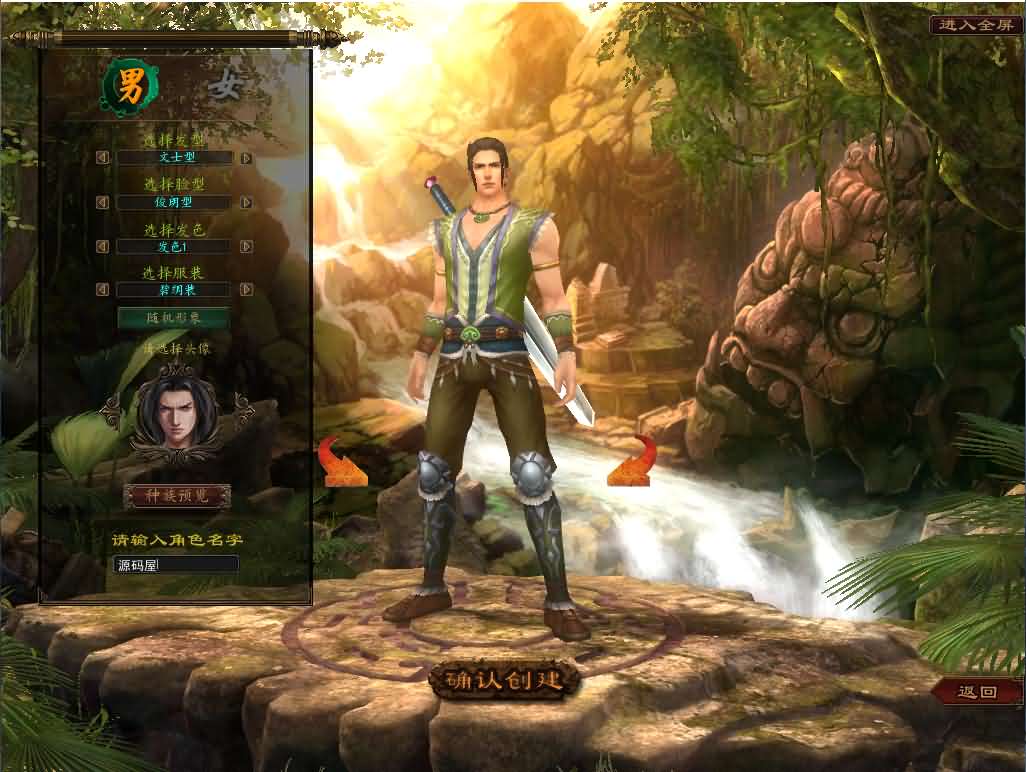Image resolution: width=1026 pixels, height=772 pixels.
Task: Click the random appearance (随机形象) button
Action: pos(174,318)
